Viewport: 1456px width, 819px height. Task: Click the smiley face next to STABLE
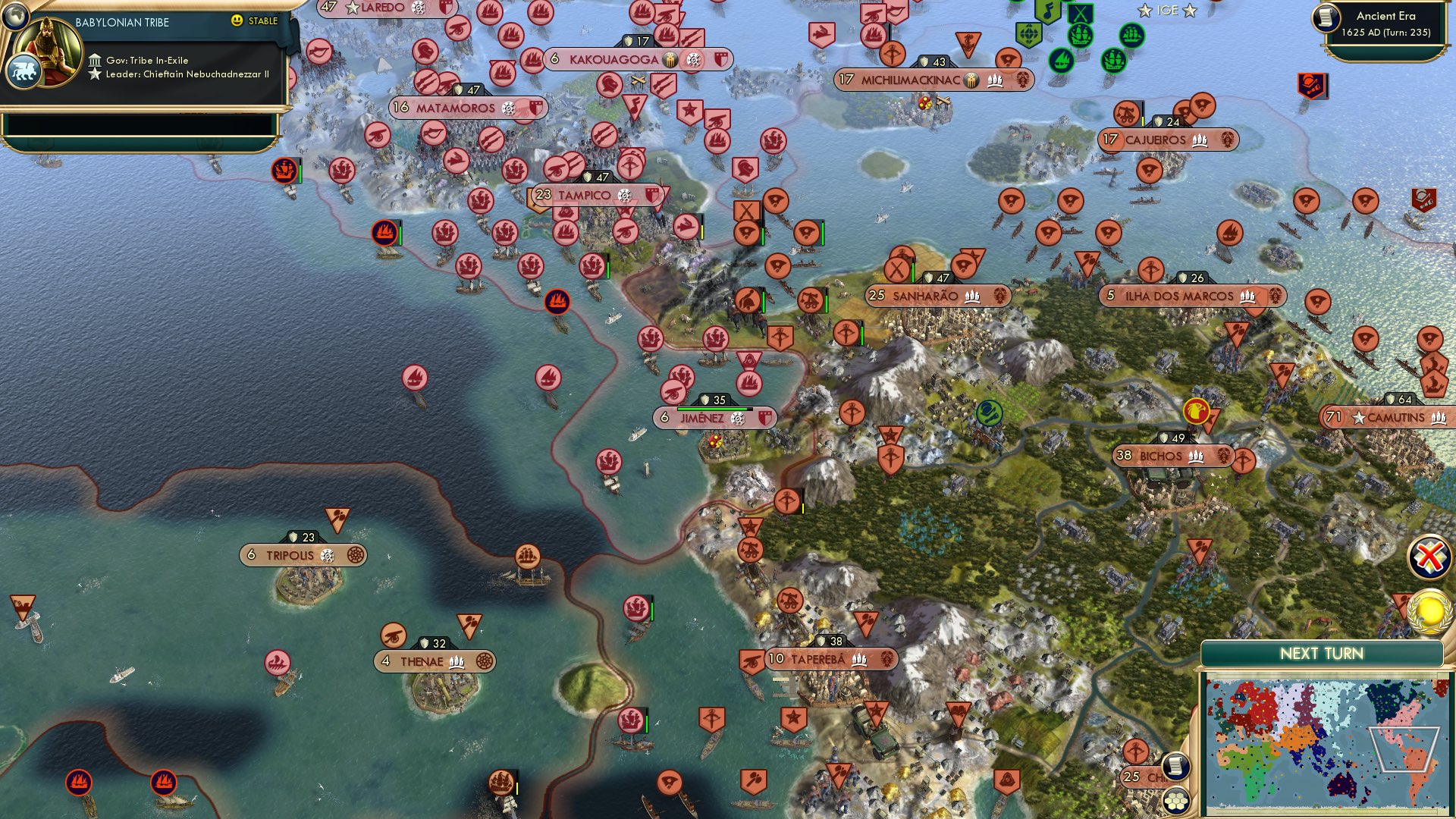coord(237,21)
